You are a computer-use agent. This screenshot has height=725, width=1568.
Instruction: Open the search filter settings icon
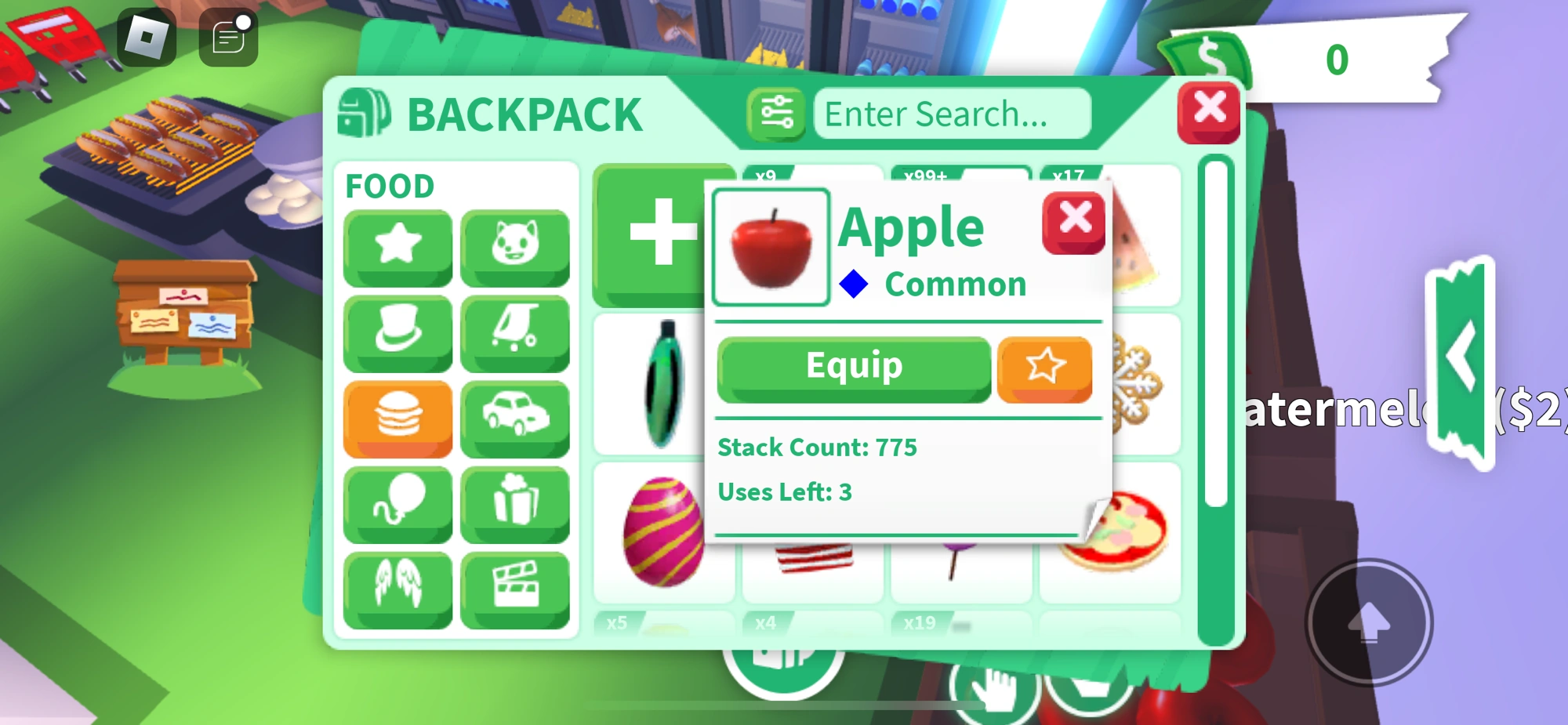(x=777, y=114)
